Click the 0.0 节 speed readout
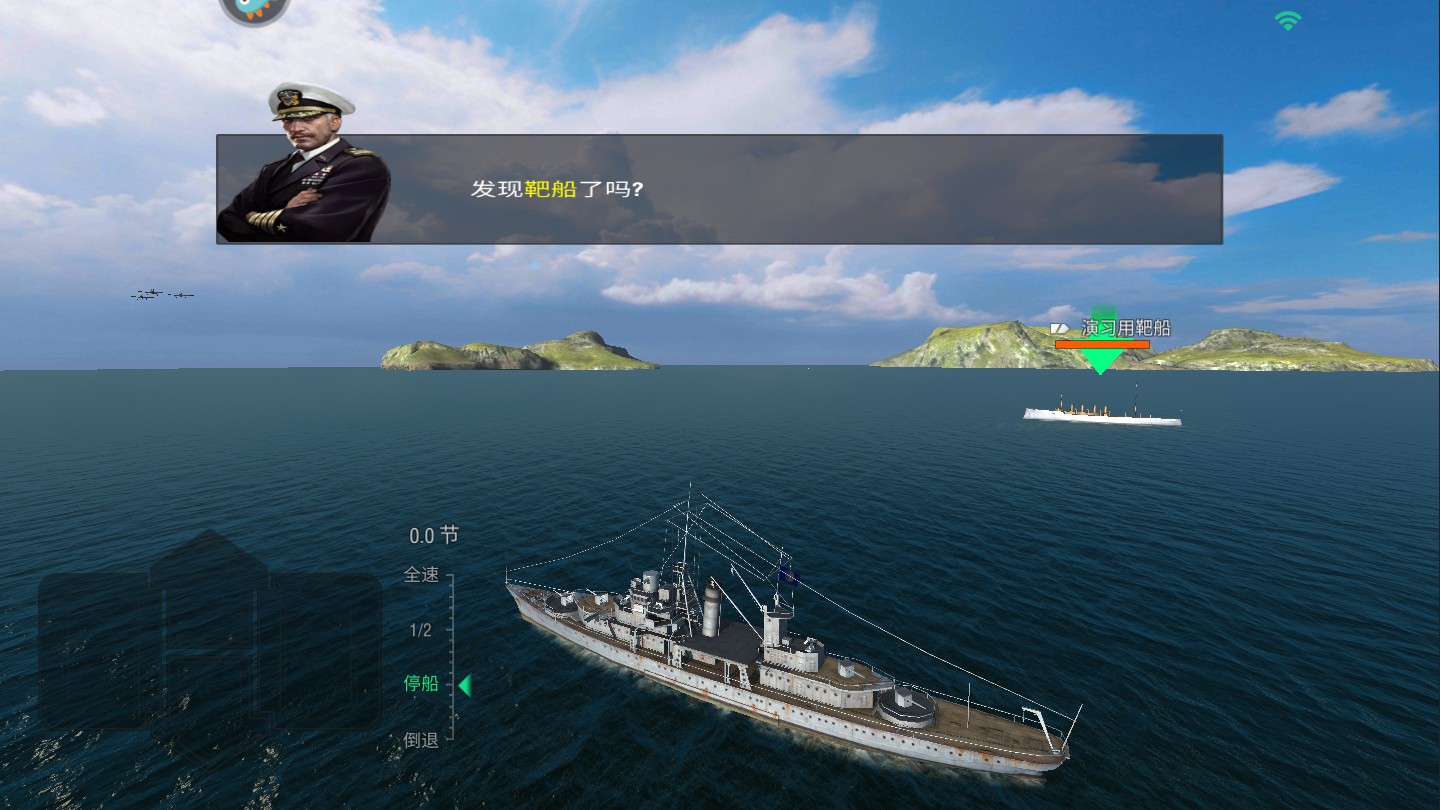The width and height of the screenshot is (1440, 810). (430, 535)
